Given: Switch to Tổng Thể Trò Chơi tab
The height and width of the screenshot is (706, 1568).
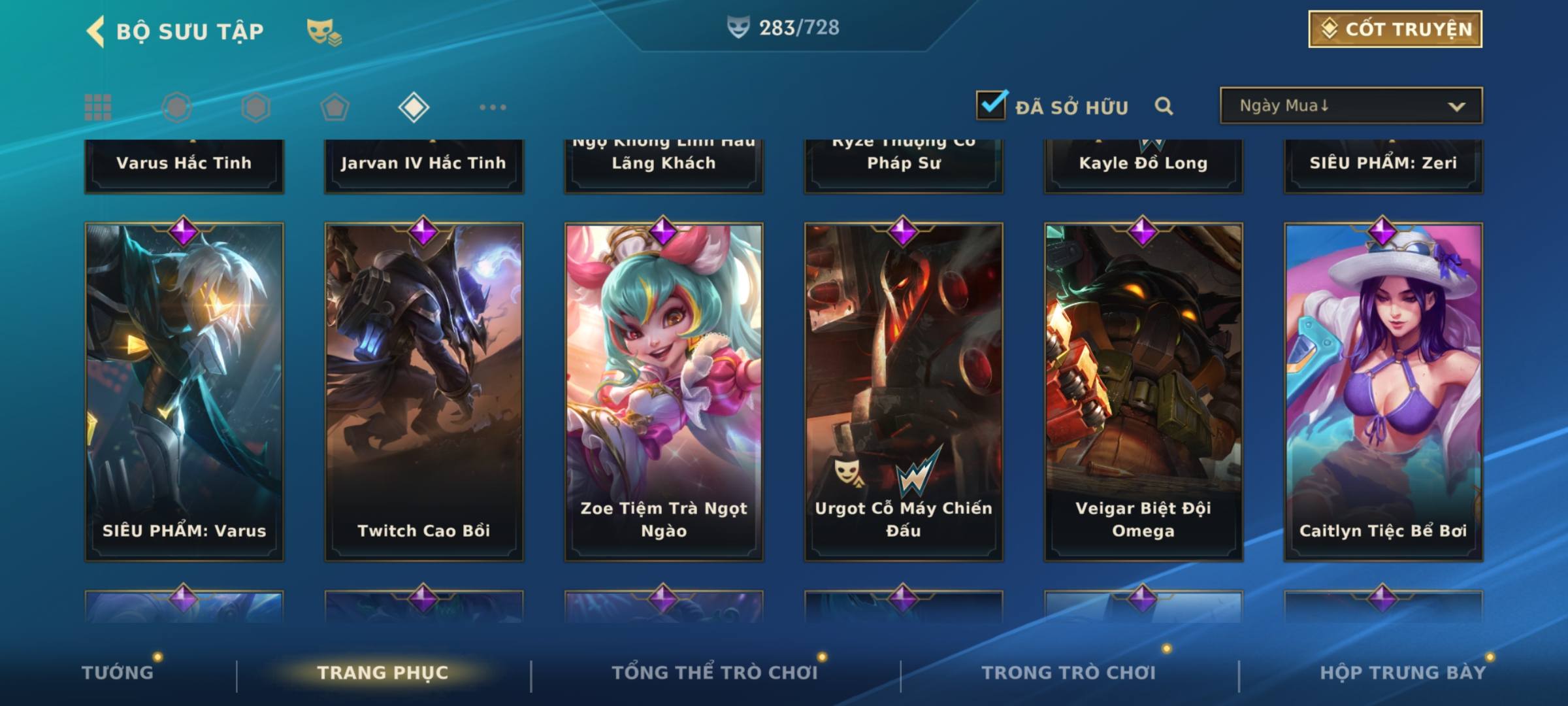Looking at the screenshot, I should [x=715, y=673].
